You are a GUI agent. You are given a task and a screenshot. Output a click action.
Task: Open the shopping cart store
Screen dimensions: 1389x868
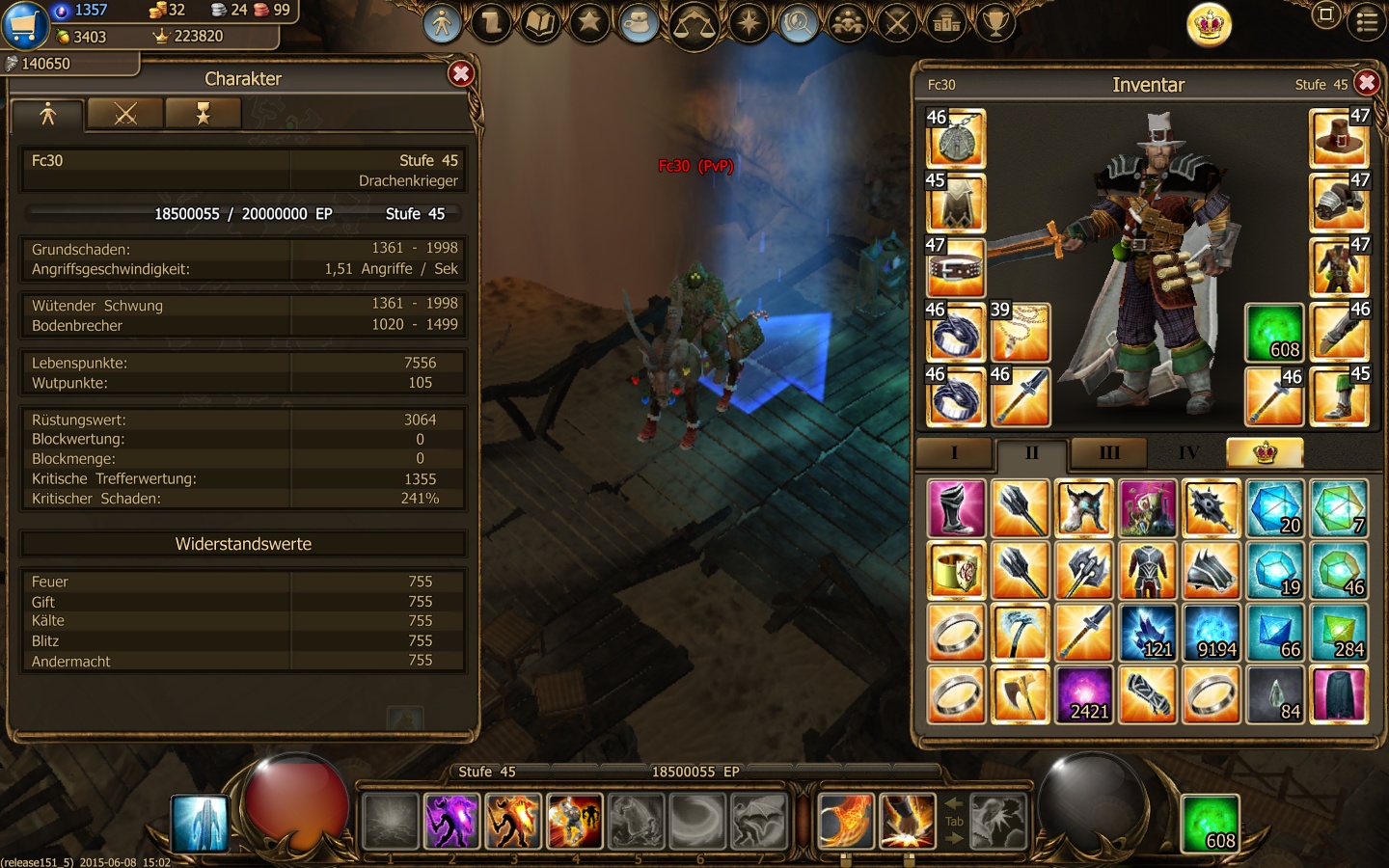(24, 25)
